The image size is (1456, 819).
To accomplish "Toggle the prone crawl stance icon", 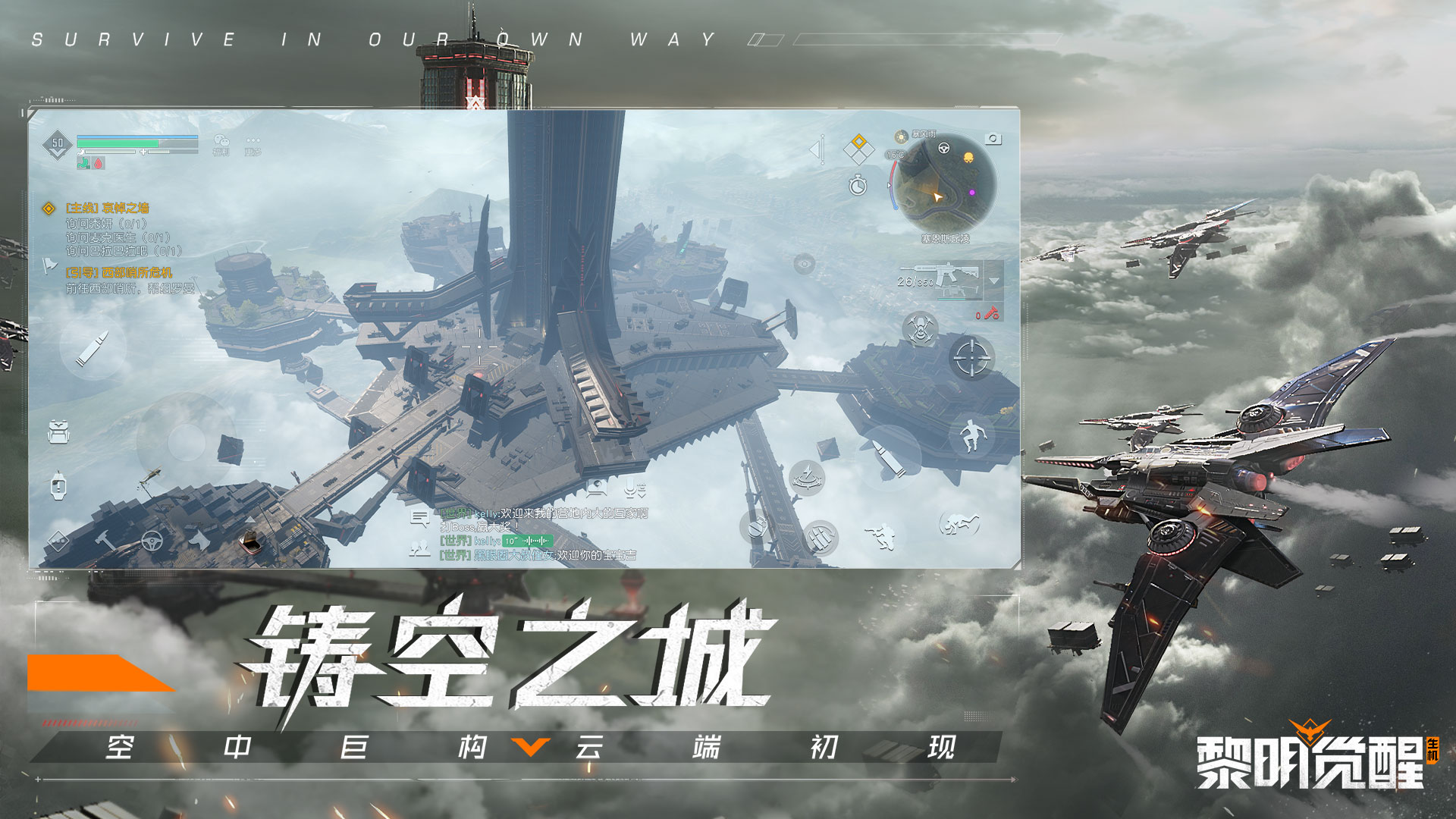I will pyautogui.click(x=960, y=524).
